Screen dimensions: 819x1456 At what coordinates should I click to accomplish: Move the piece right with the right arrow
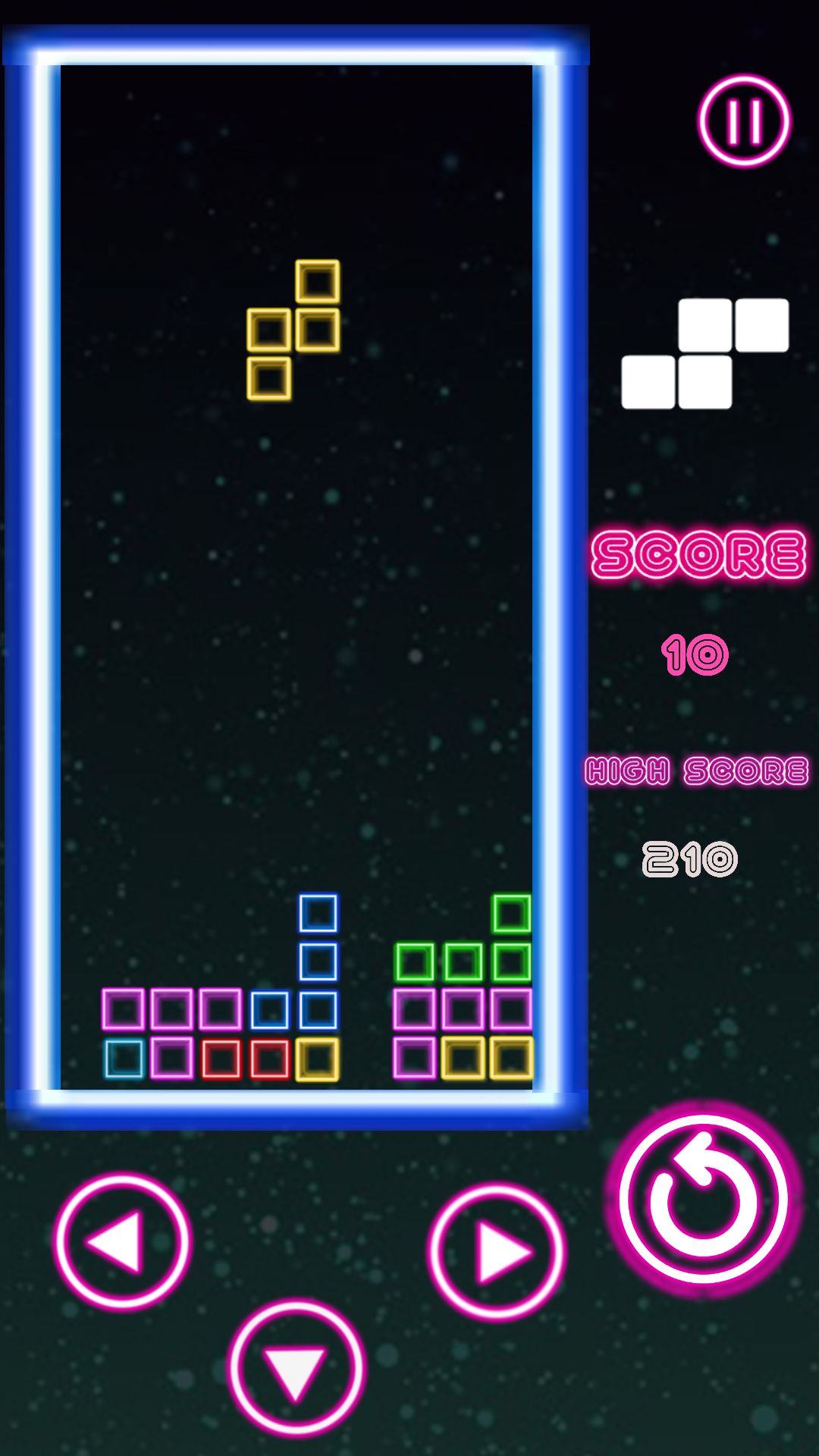[496, 1252]
